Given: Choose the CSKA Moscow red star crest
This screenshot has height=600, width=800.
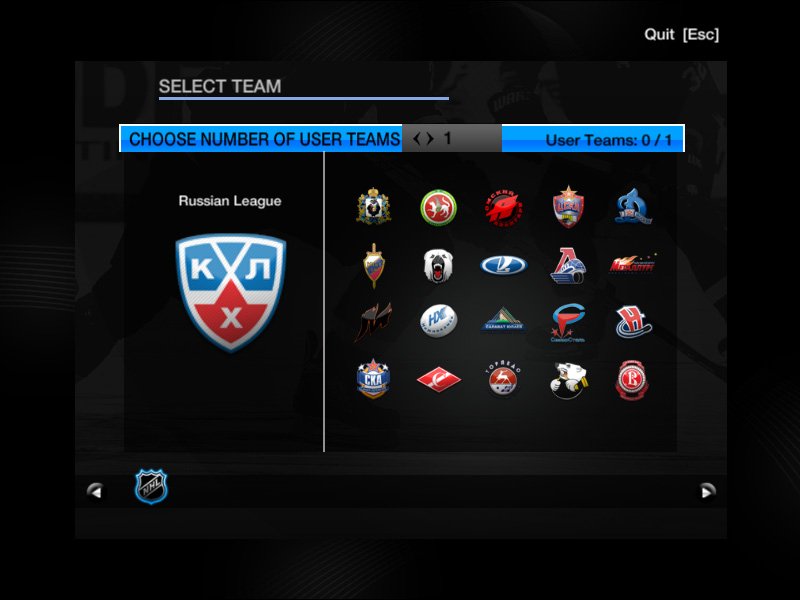Looking at the screenshot, I should tap(567, 207).
